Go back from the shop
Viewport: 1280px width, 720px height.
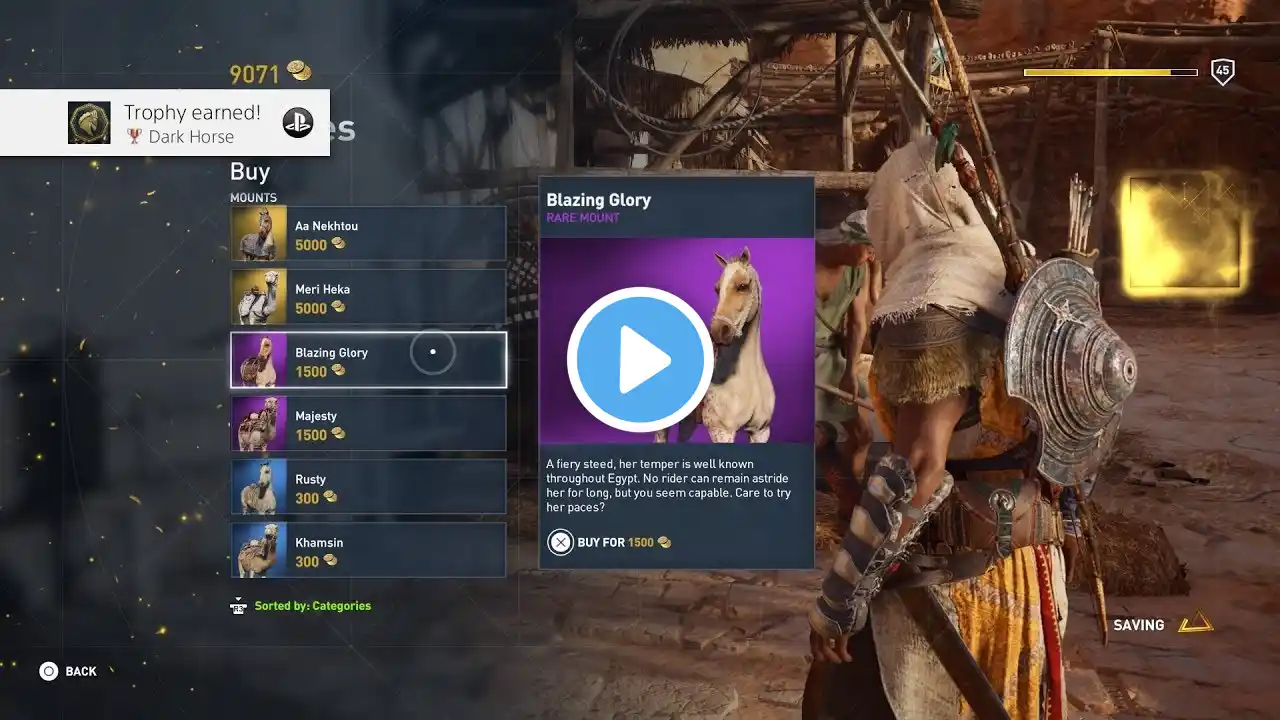coord(68,671)
